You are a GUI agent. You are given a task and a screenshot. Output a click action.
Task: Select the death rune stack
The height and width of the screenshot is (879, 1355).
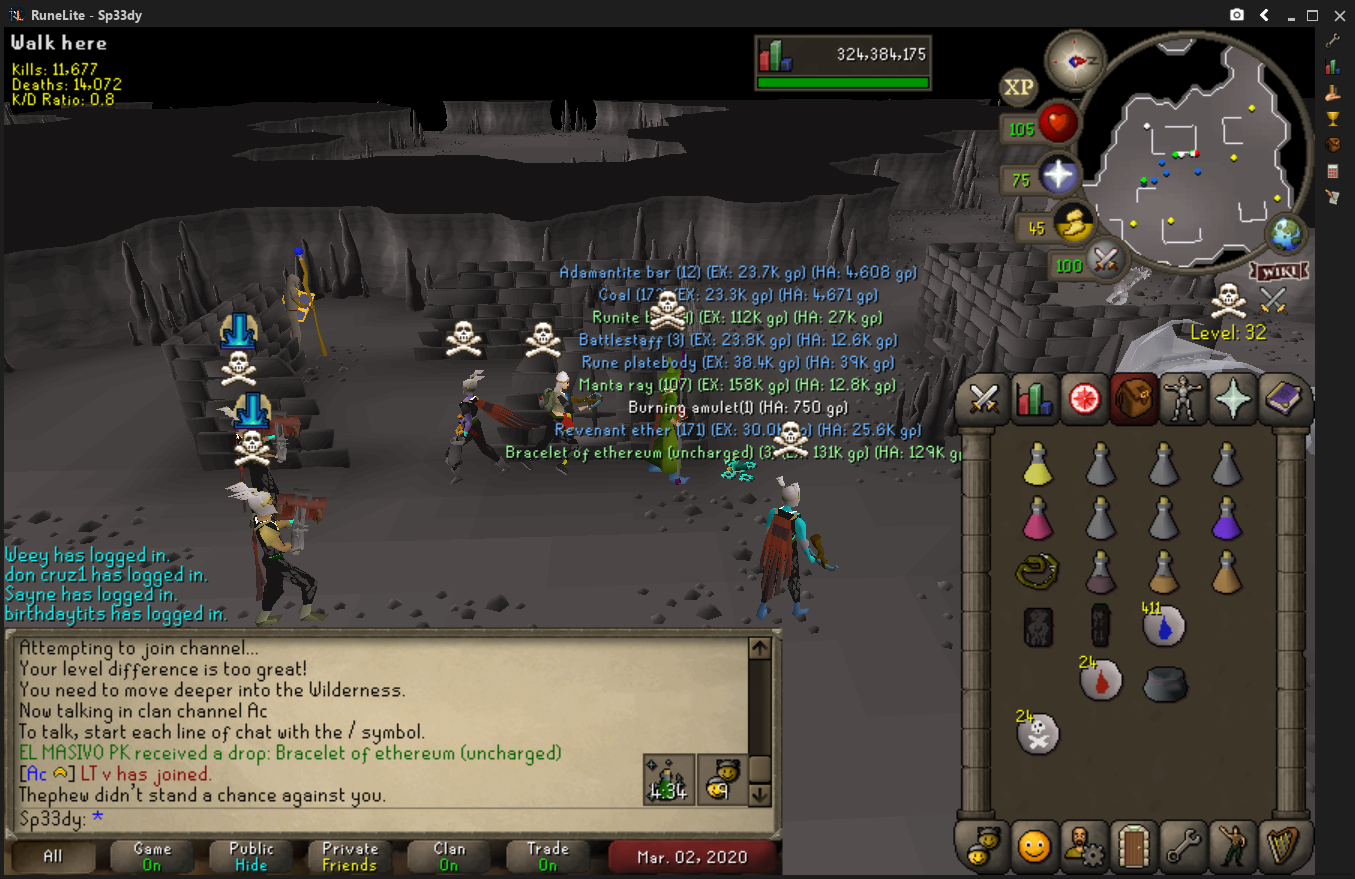coord(1038,734)
